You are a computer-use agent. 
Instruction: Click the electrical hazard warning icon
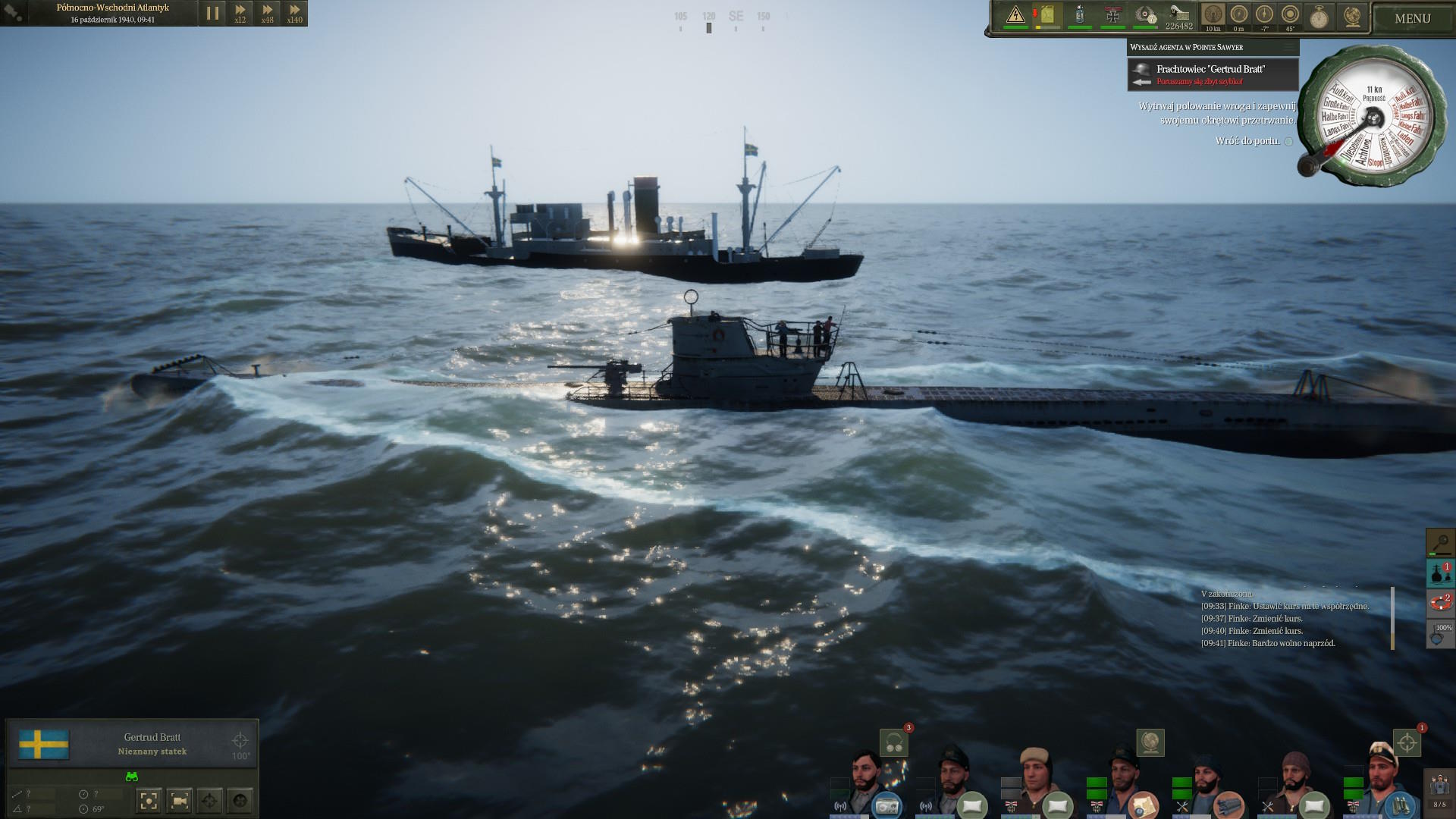click(1015, 14)
